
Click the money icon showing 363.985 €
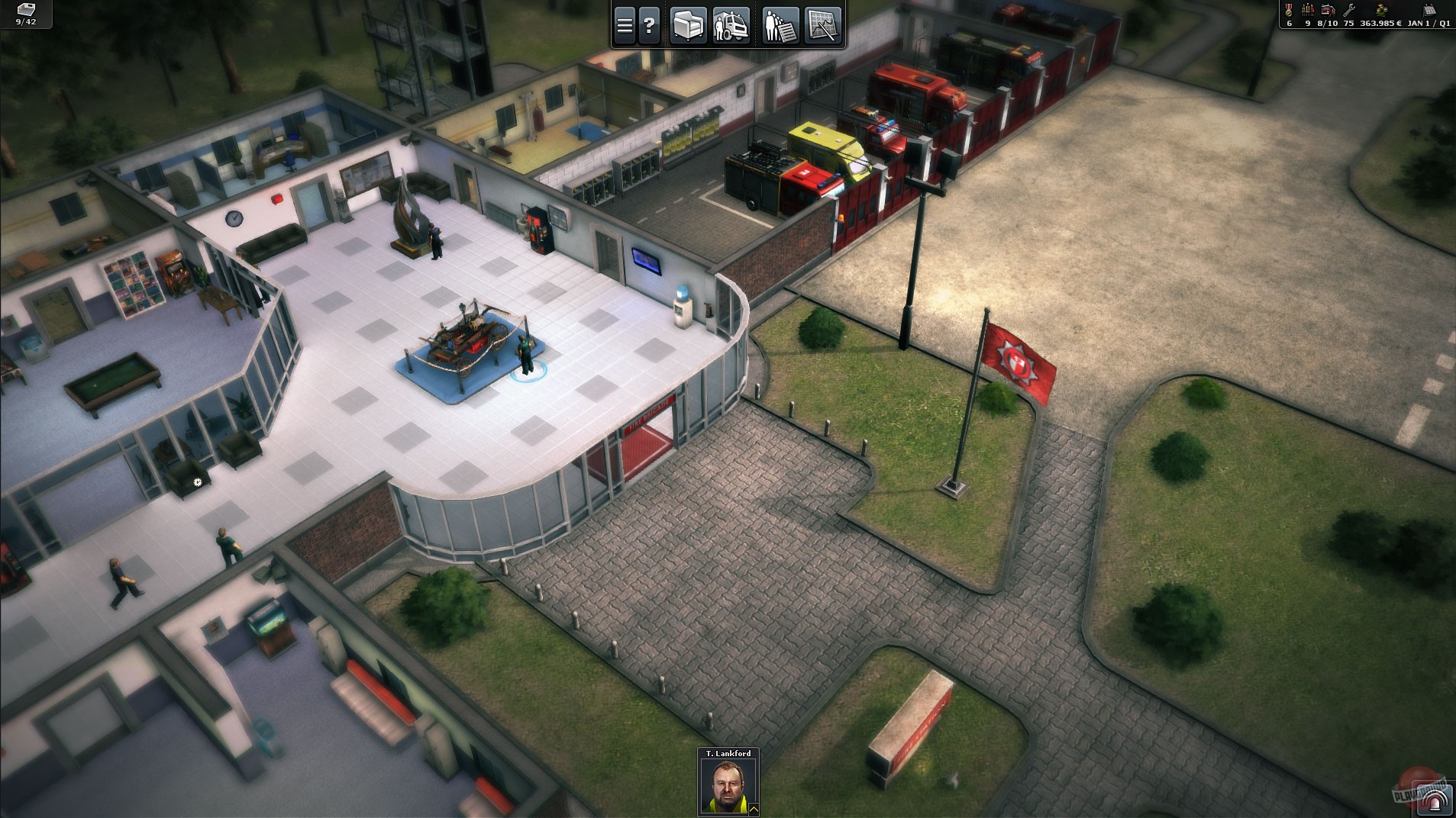[x=1382, y=11]
